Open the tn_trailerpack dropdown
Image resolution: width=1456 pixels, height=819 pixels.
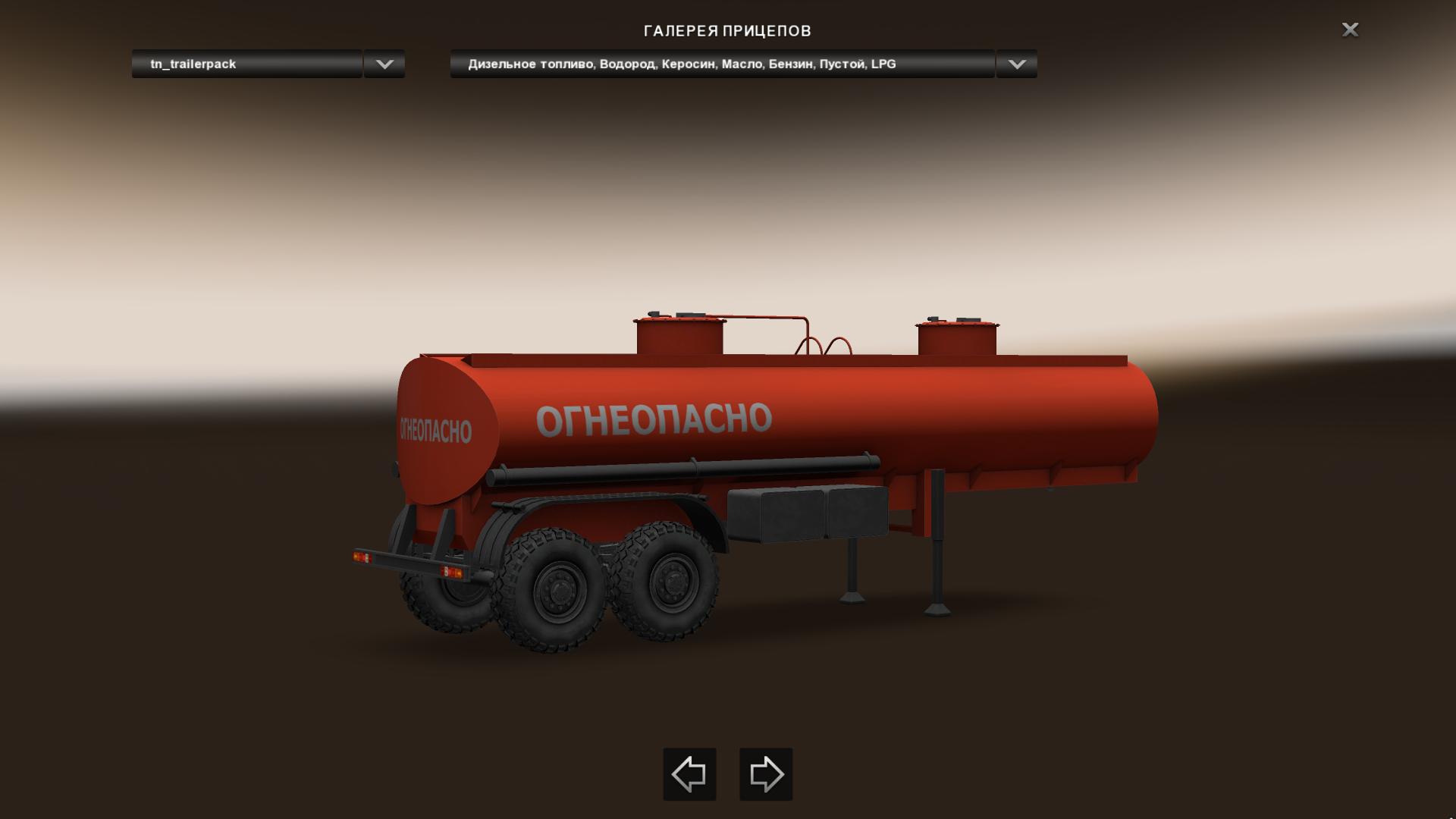pyautogui.click(x=384, y=64)
